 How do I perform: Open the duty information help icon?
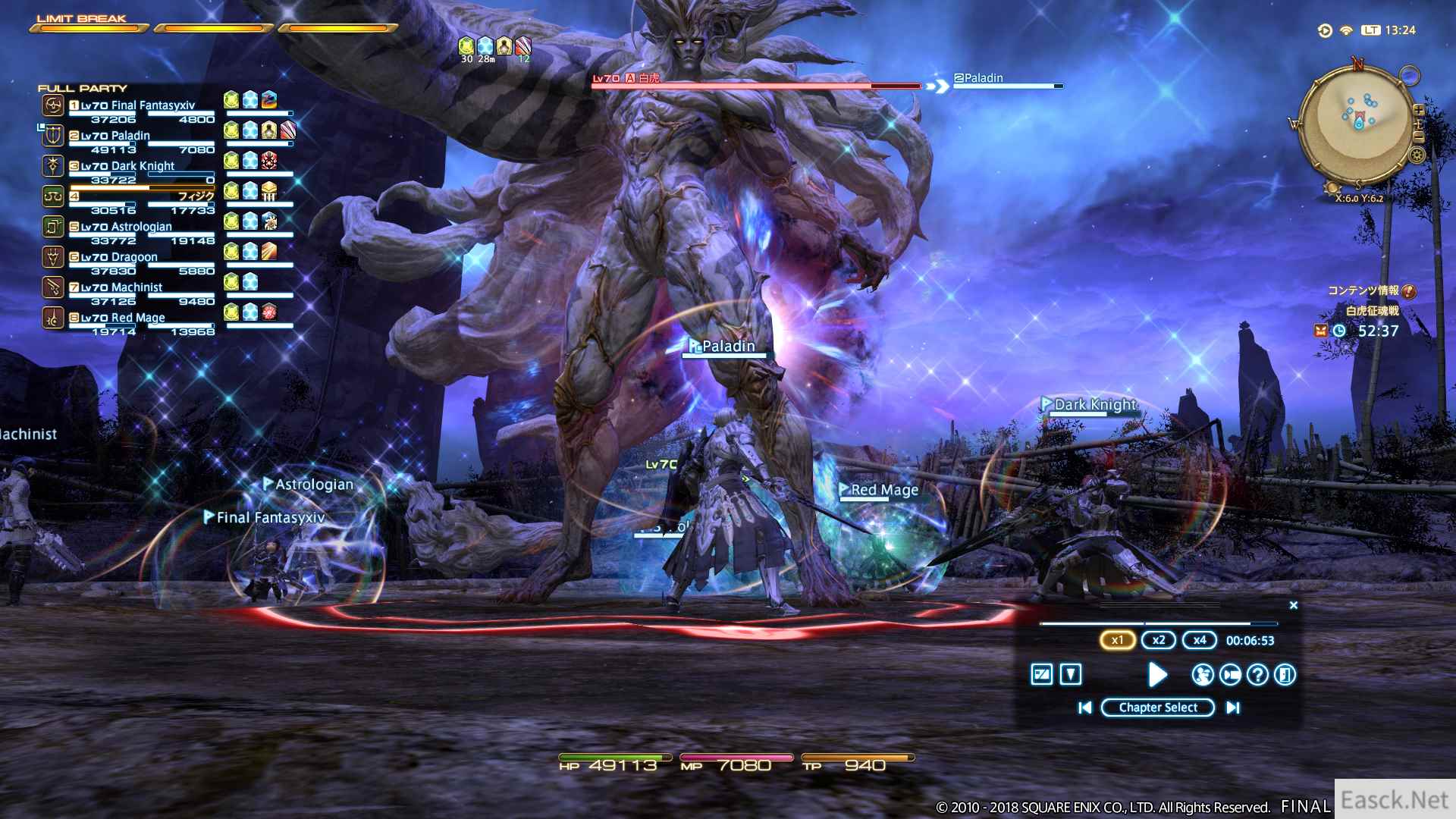click(x=1409, y=291)
